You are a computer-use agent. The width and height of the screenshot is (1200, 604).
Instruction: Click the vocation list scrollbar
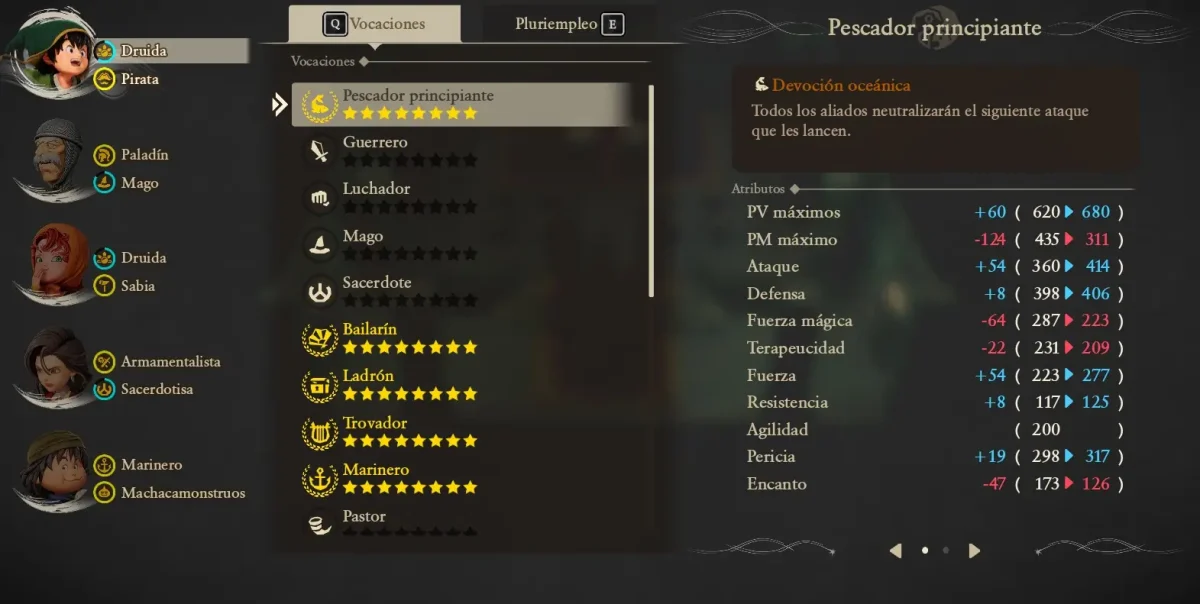651,190
